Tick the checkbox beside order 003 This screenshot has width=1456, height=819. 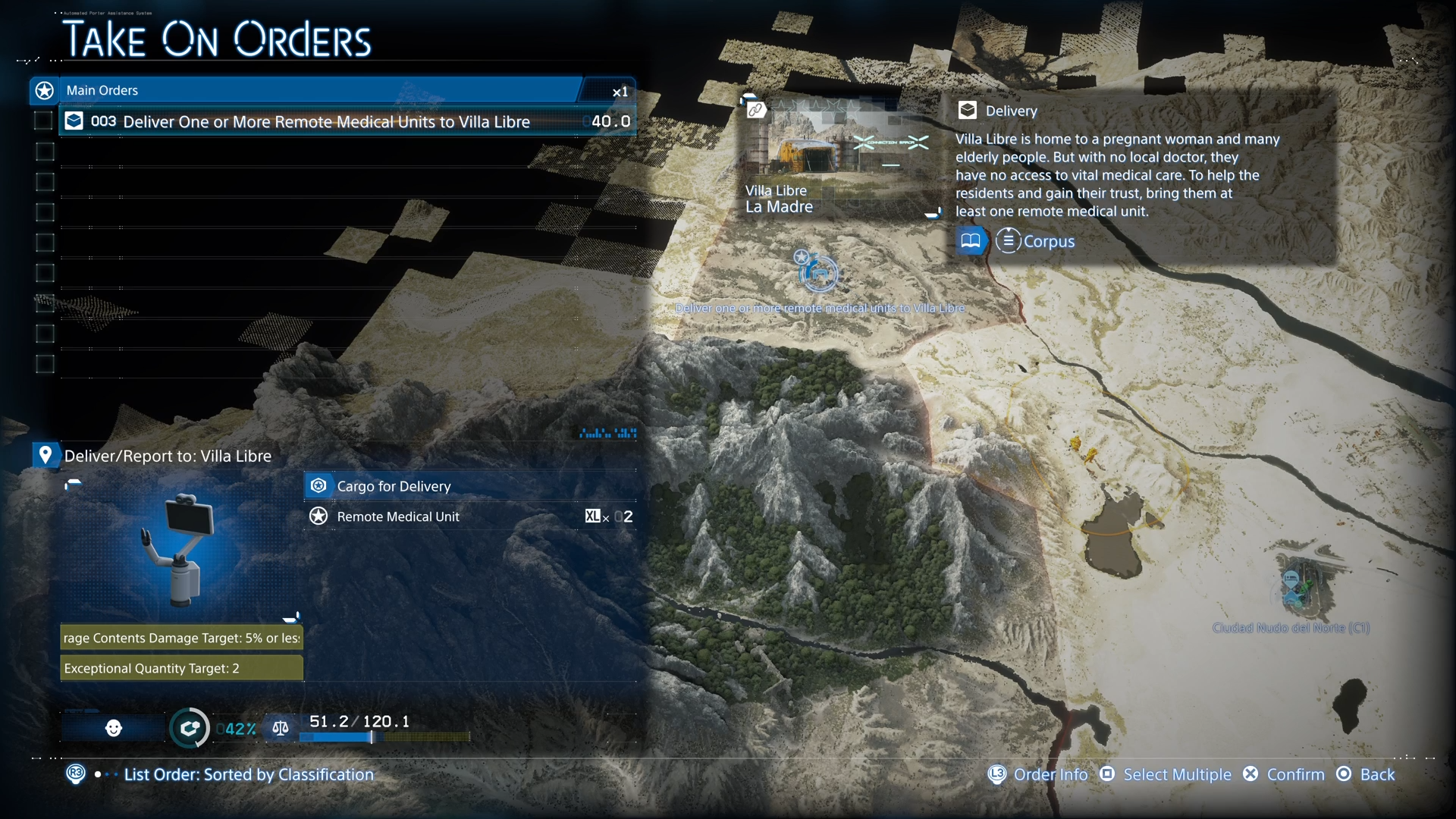[x=44, y=121]
